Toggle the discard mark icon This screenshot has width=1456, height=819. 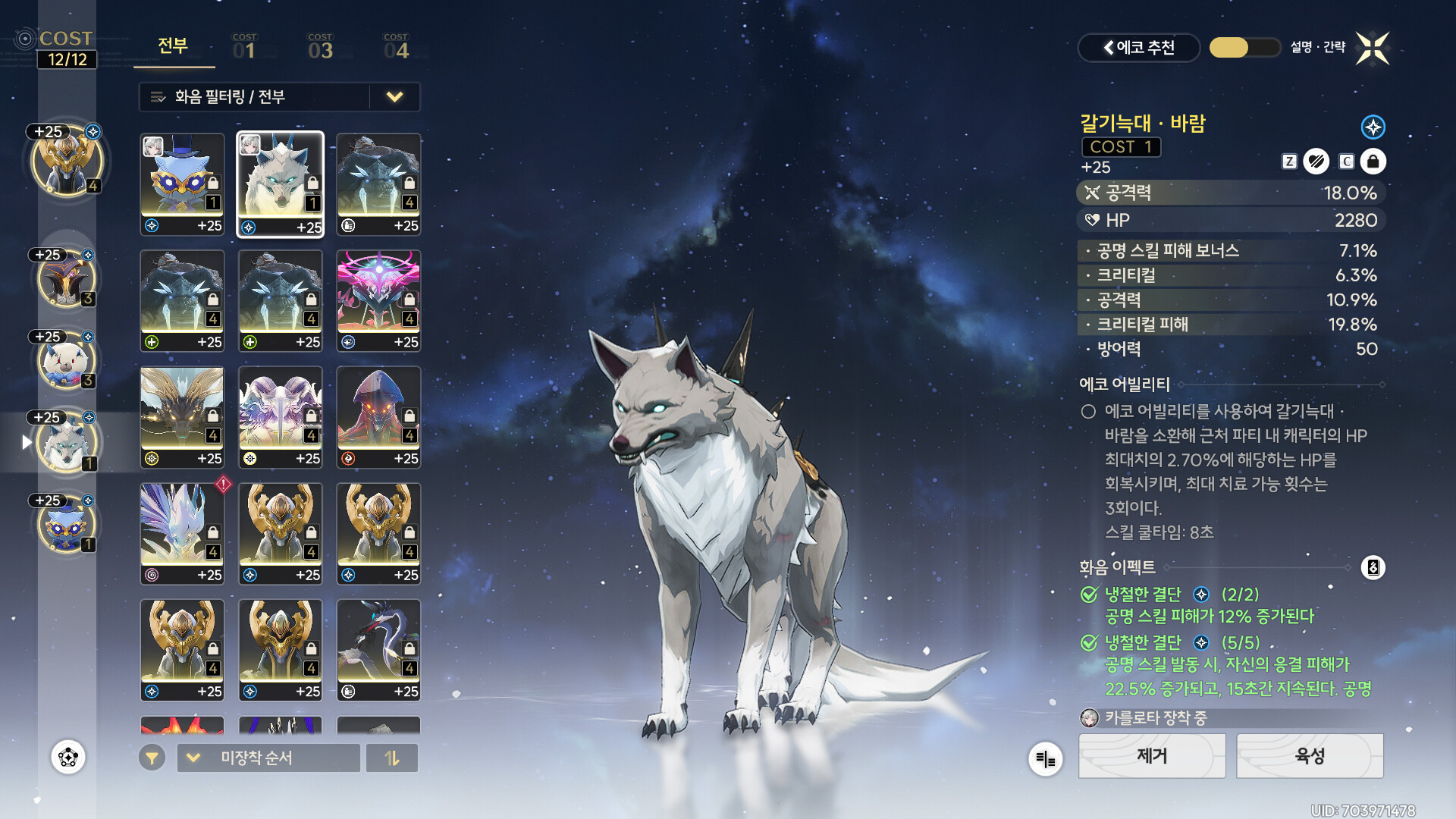(1316, 162)
